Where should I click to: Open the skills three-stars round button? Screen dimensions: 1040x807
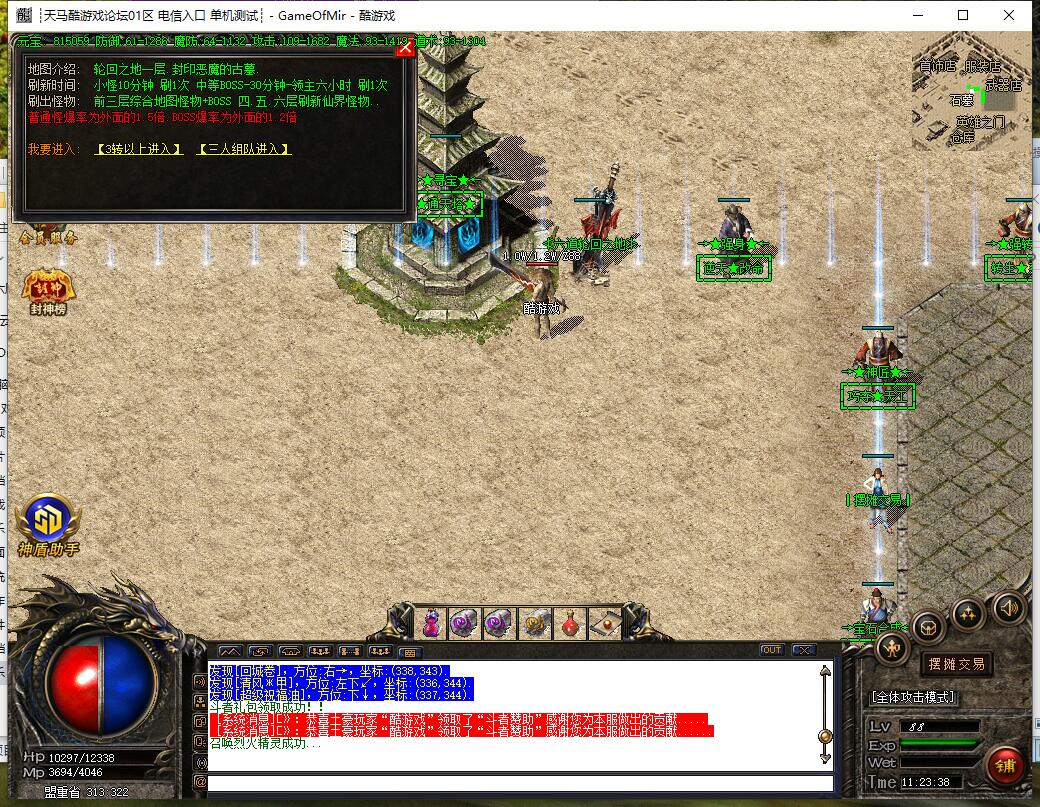(x=968, y=613)
